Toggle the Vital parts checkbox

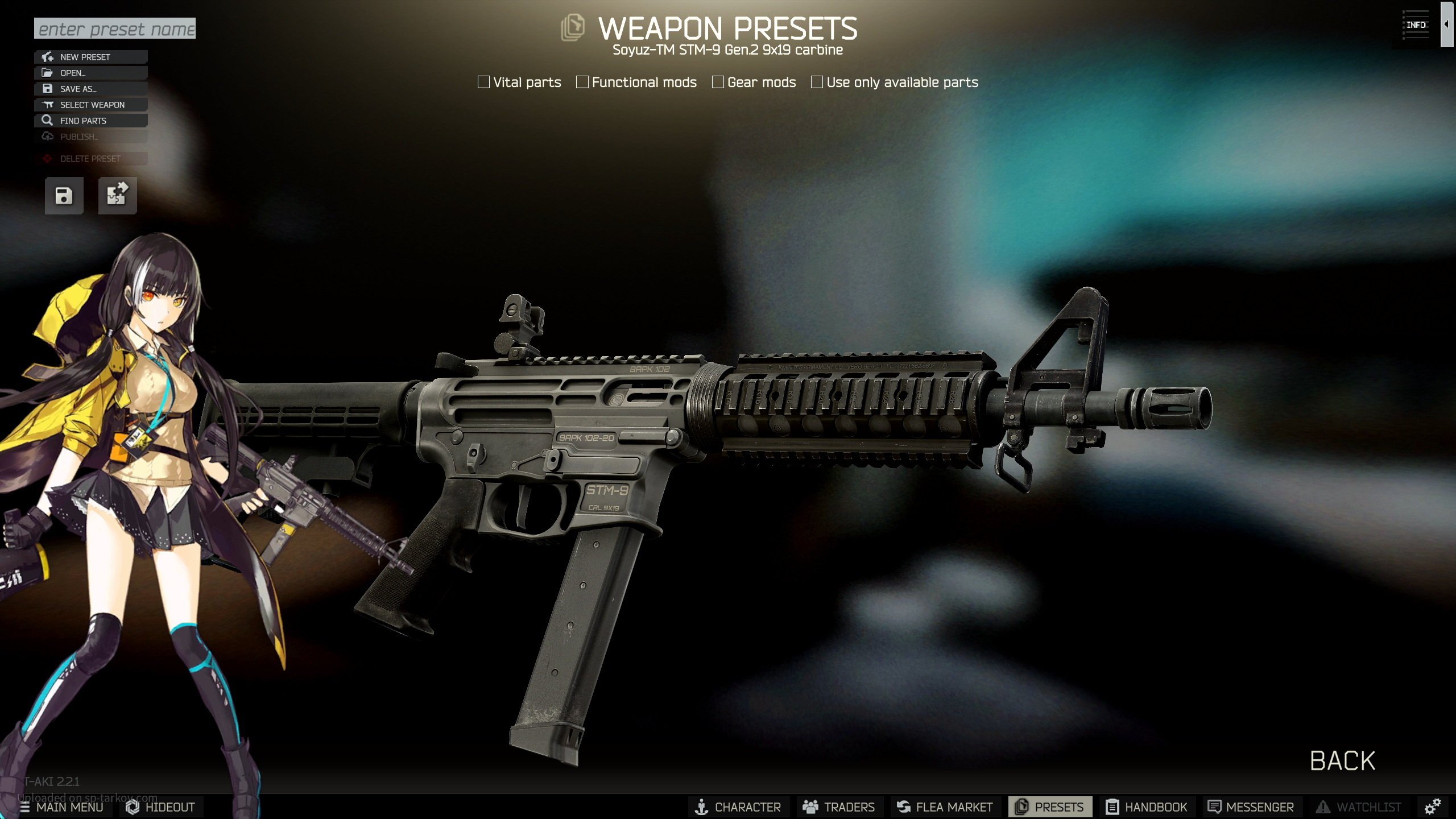pyautogui.click(x=484, y=82)
